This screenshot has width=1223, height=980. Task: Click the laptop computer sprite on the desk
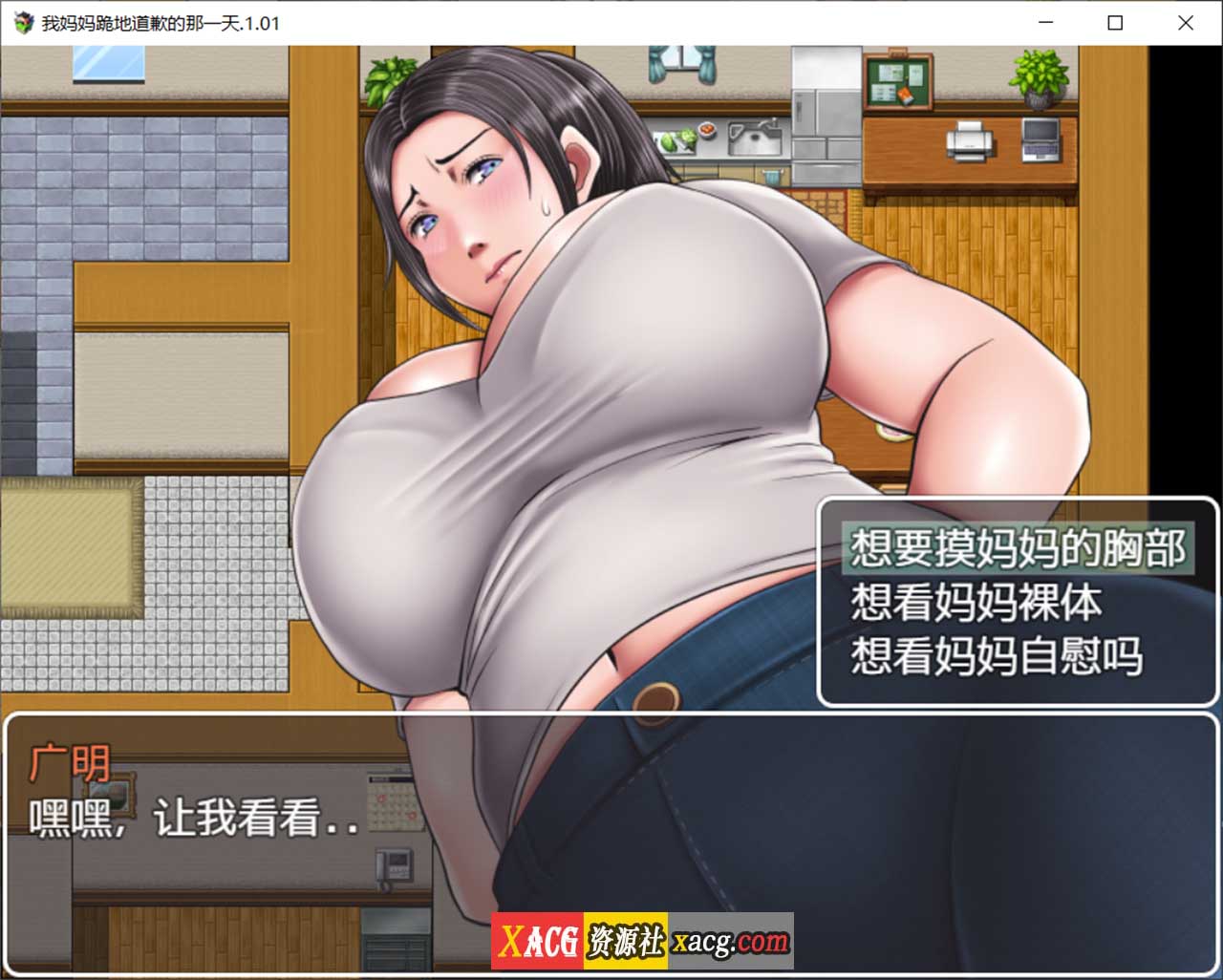coord(1041,141)
